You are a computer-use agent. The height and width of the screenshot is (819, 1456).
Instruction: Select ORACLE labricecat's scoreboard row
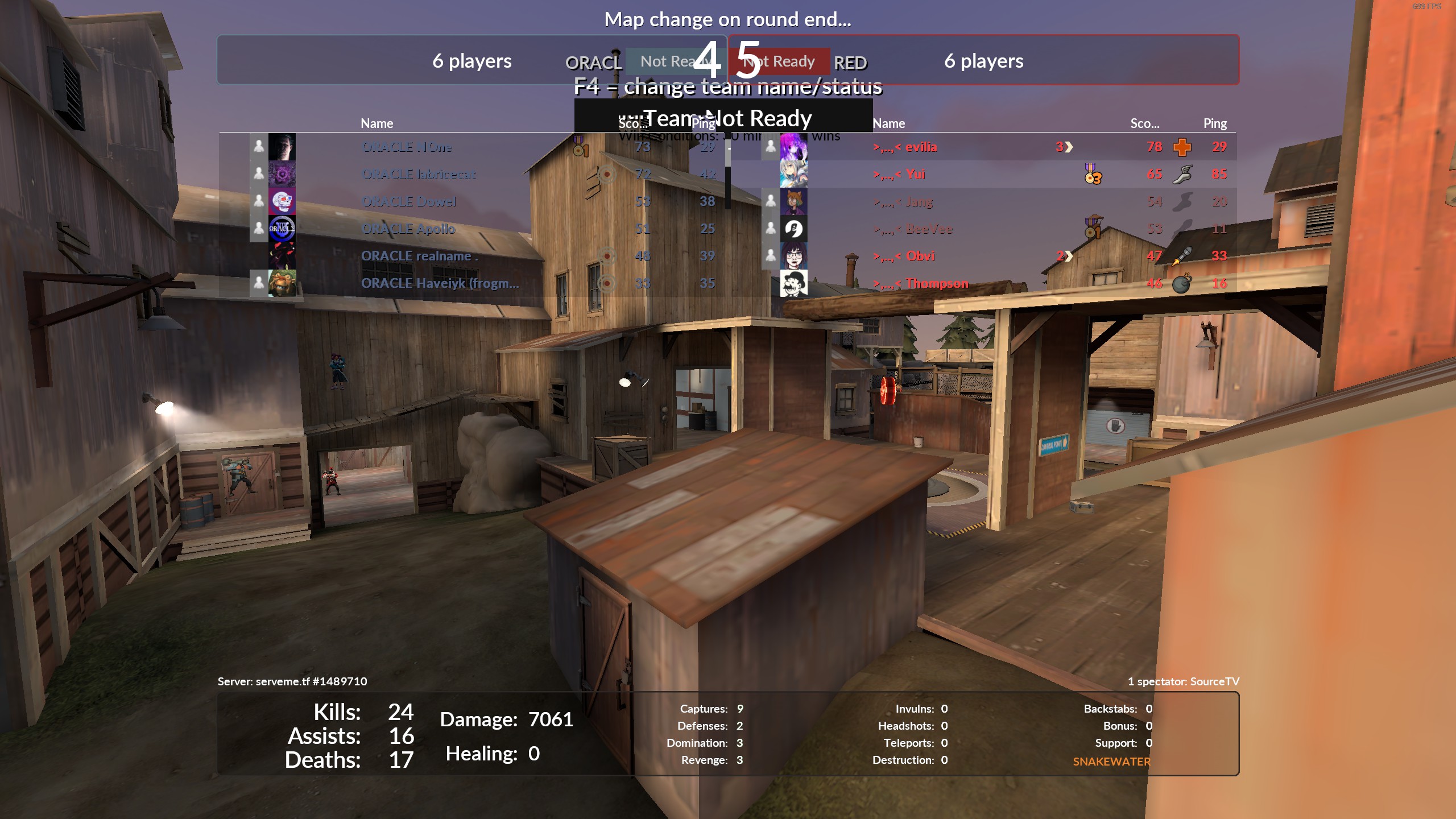coord(418,174)
